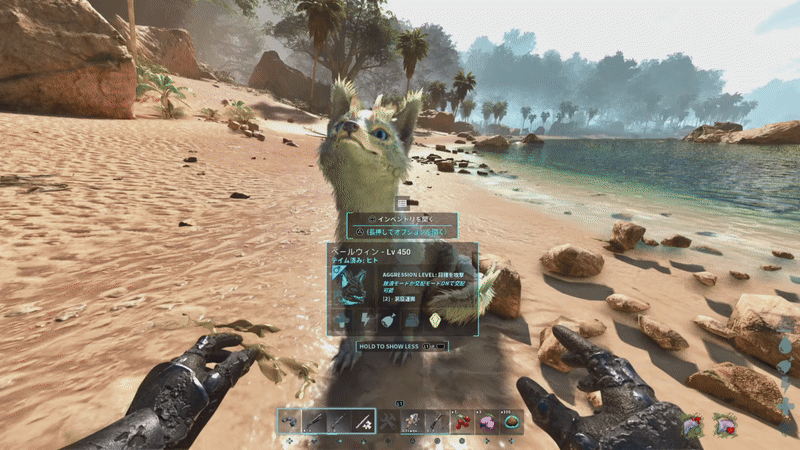The width and height of the screenshot is (800, 450).
Task: Click the health cross icon in creature panel
Action: (x=341, y=319)
